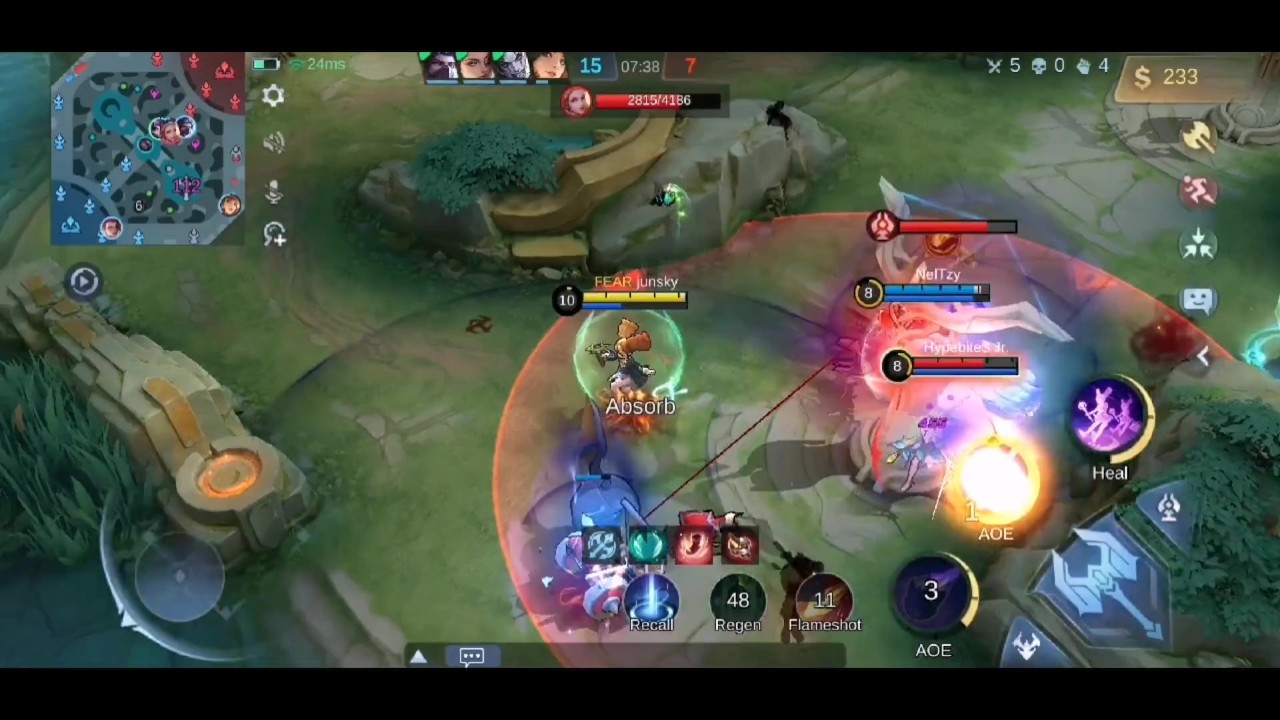
Task: Collapse the side panel with left chevron
Action: click(x=1203, y=357)
